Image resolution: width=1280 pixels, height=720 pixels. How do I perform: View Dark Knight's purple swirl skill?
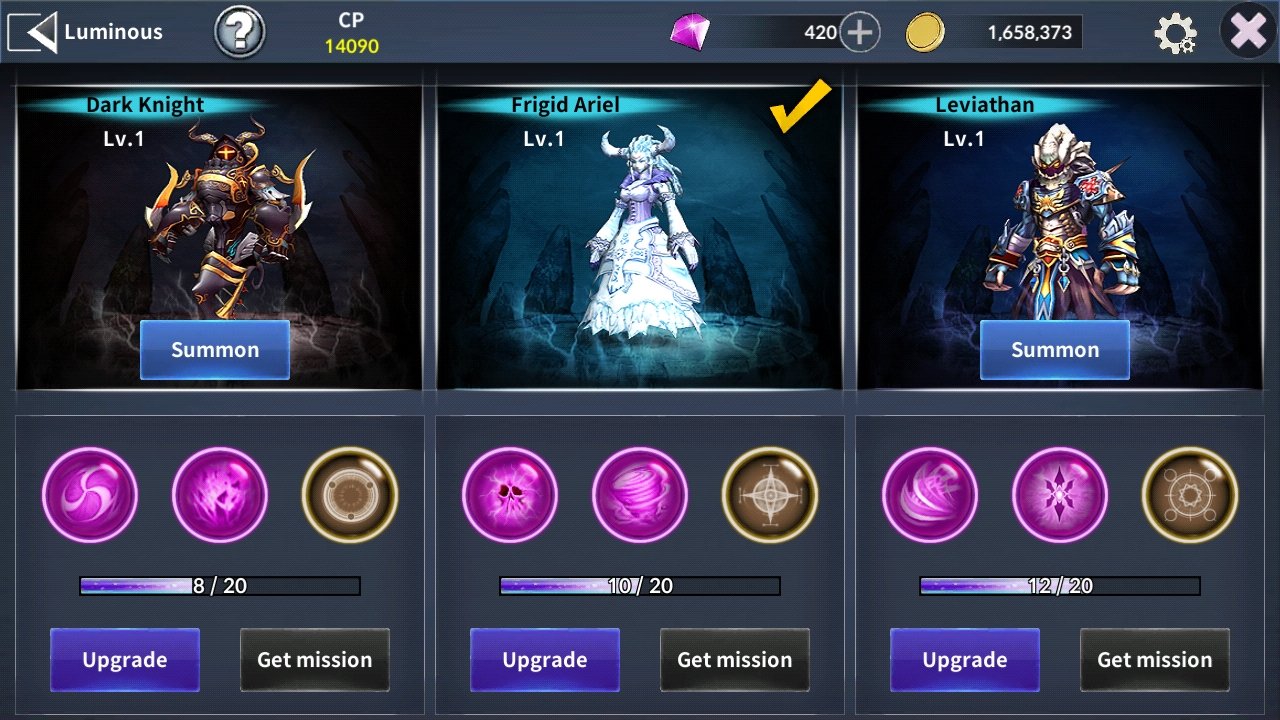coord(90,495)
